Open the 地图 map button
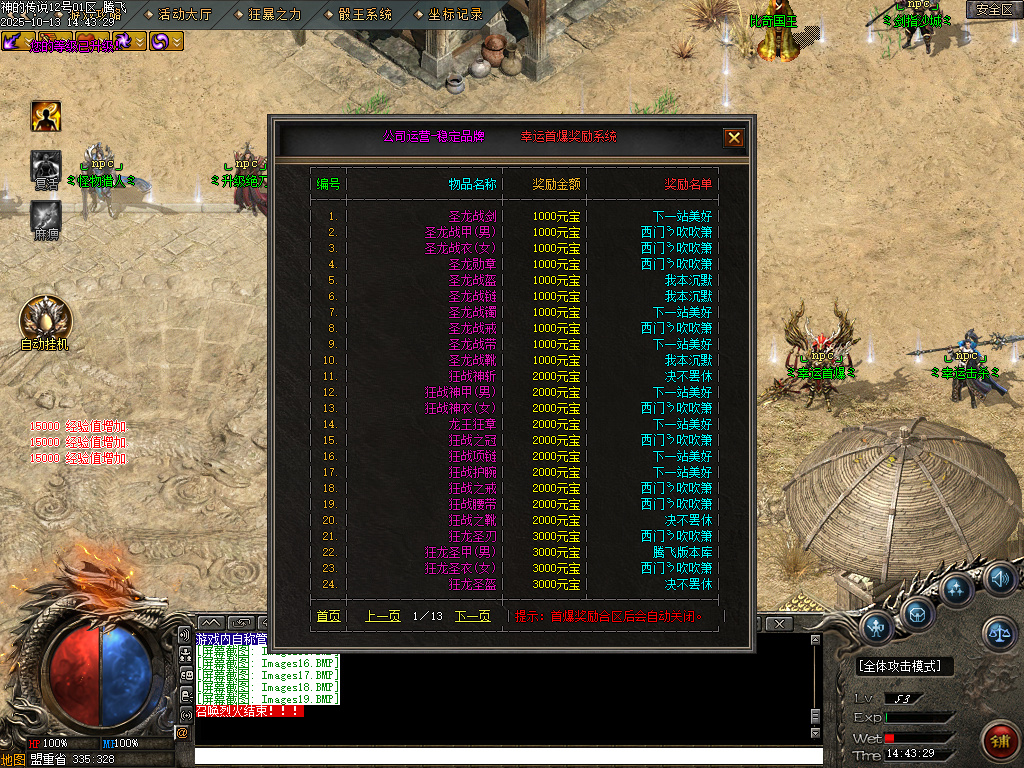This screenshot has height=768, width=1024. point(13,759)
